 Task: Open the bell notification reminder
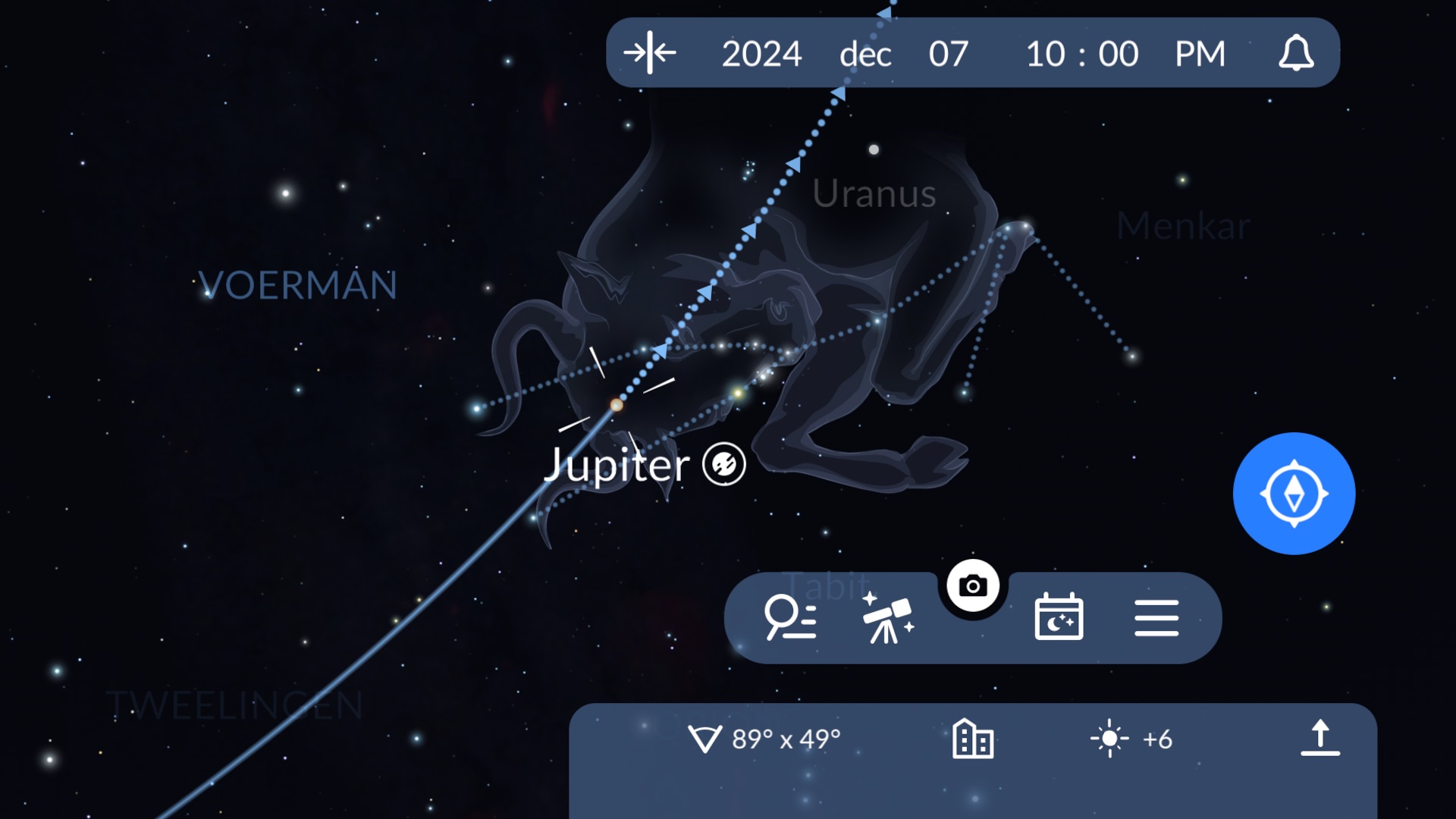1296,53
